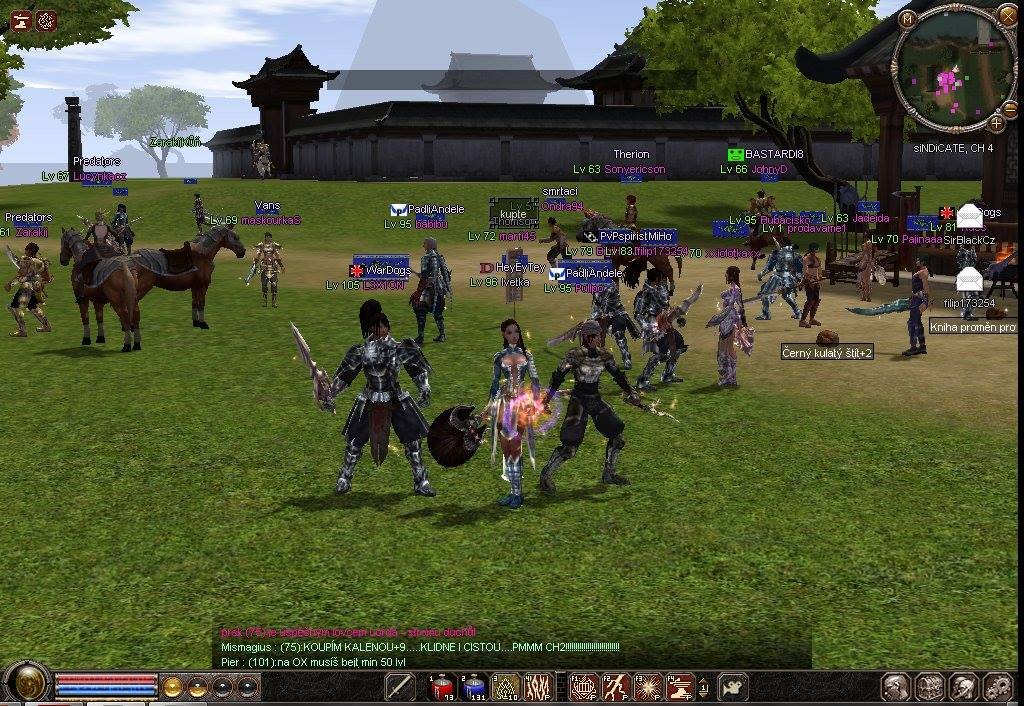
Task: Open the character sheet from the taskbar
Action: [896, 687]
